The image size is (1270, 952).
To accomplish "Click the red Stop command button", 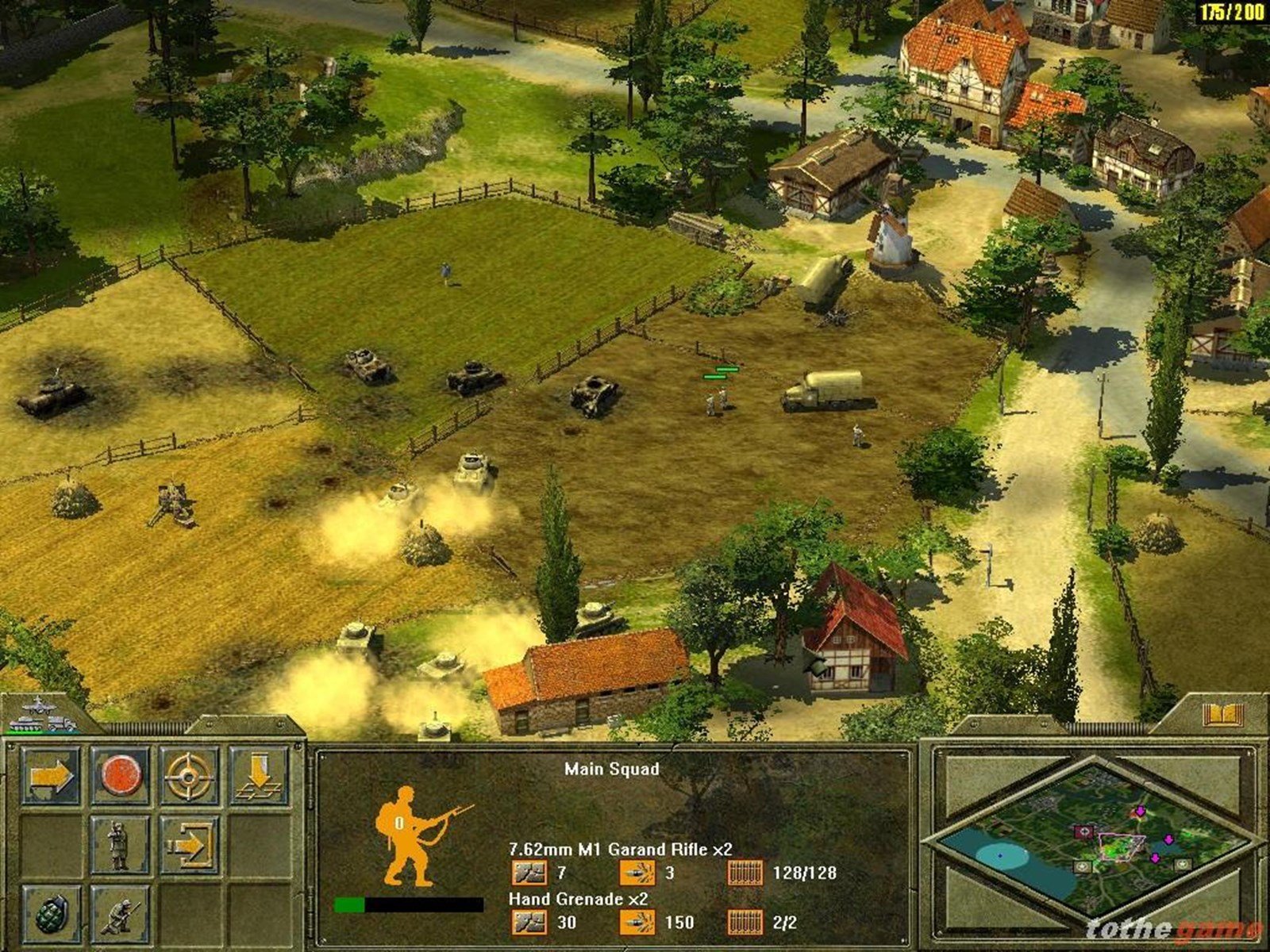I will coord(122,774).
